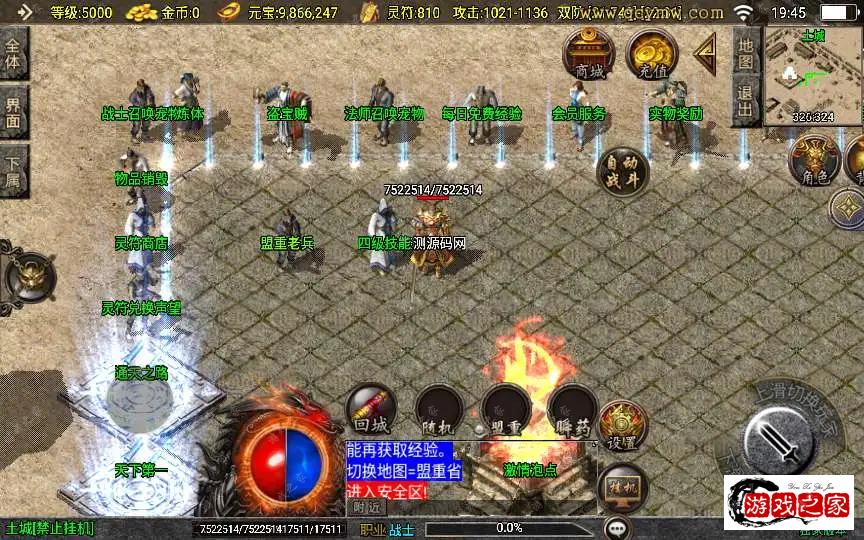Screen dimensions: 864x540
Task: Click the 退出 exit button
Action: [745, 101]
